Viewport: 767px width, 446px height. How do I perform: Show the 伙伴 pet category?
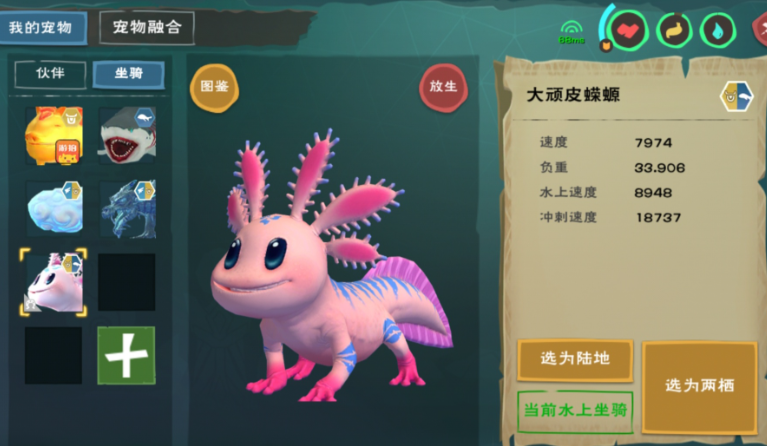49,74
